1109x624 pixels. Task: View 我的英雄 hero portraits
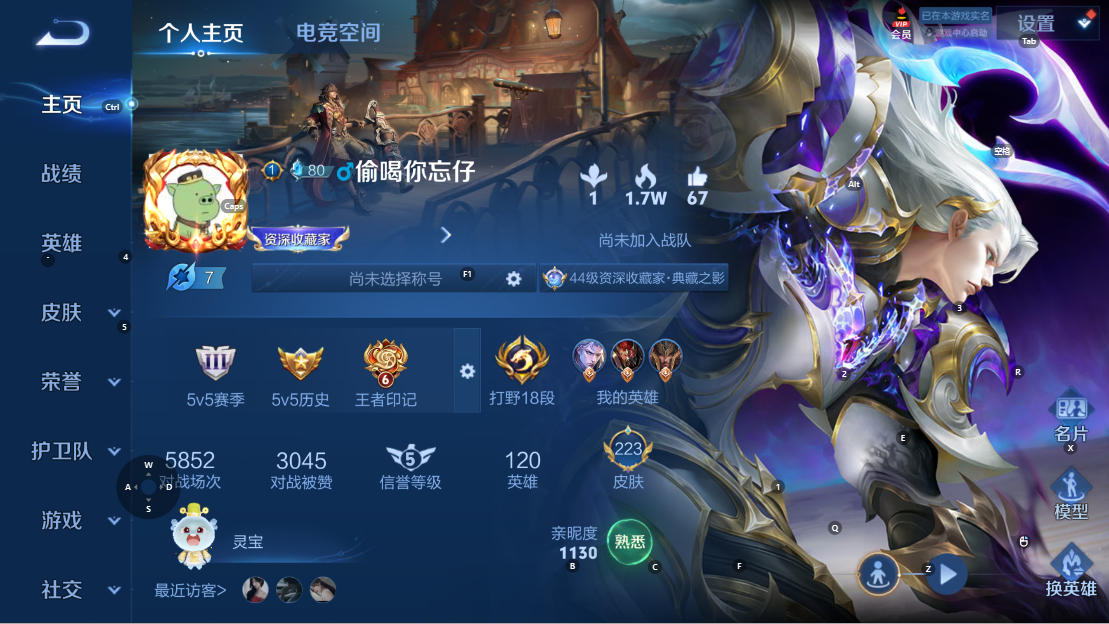(x=627, y=368)
